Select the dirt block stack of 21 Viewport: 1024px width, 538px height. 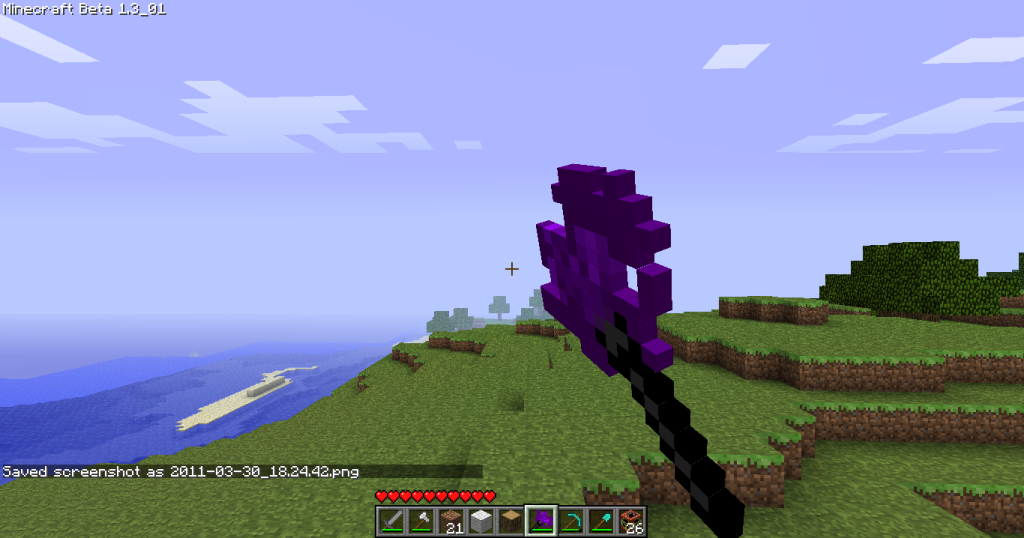pos(451,521)
